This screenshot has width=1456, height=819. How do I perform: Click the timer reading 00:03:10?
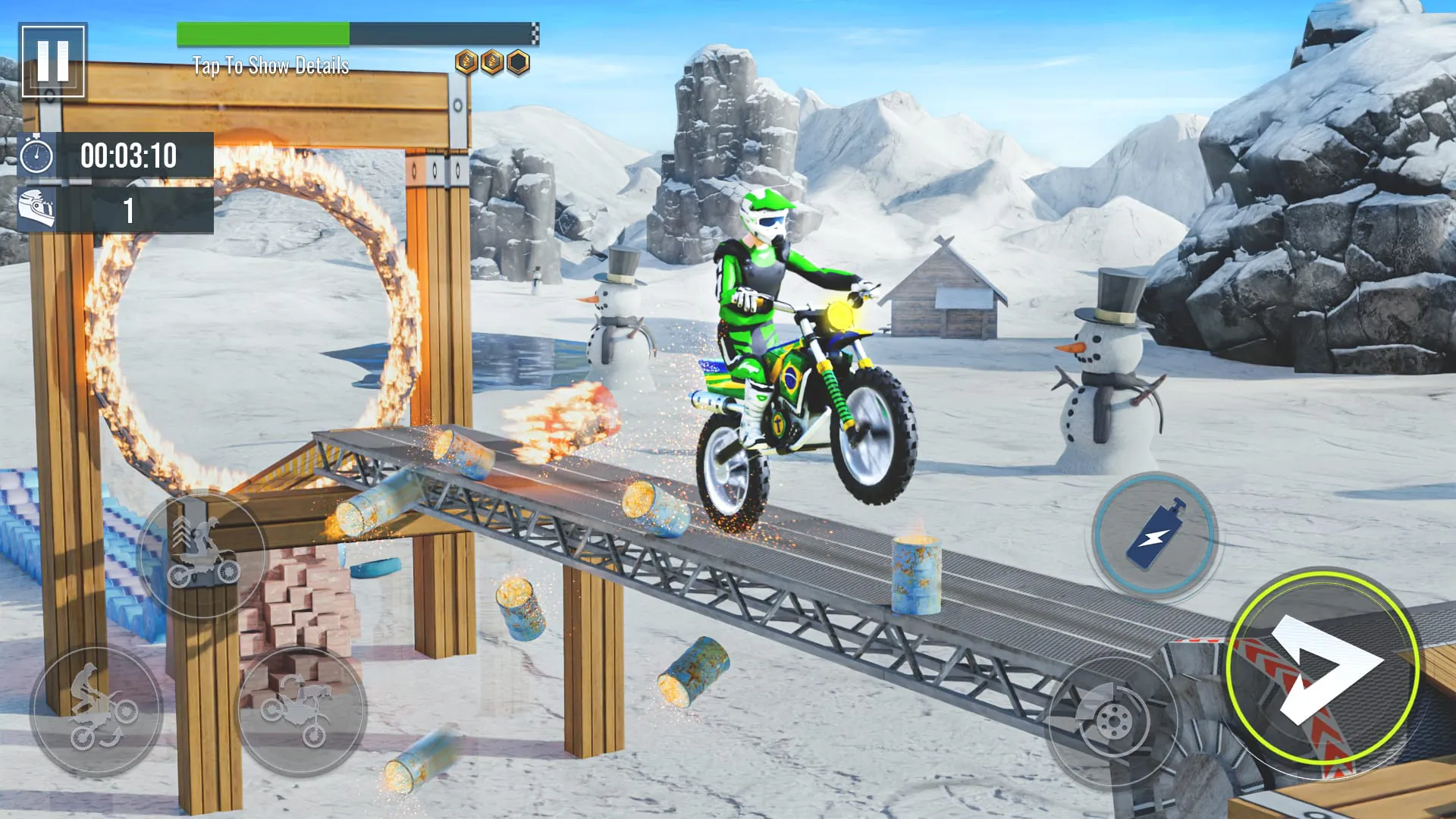[x=129, y=156]
